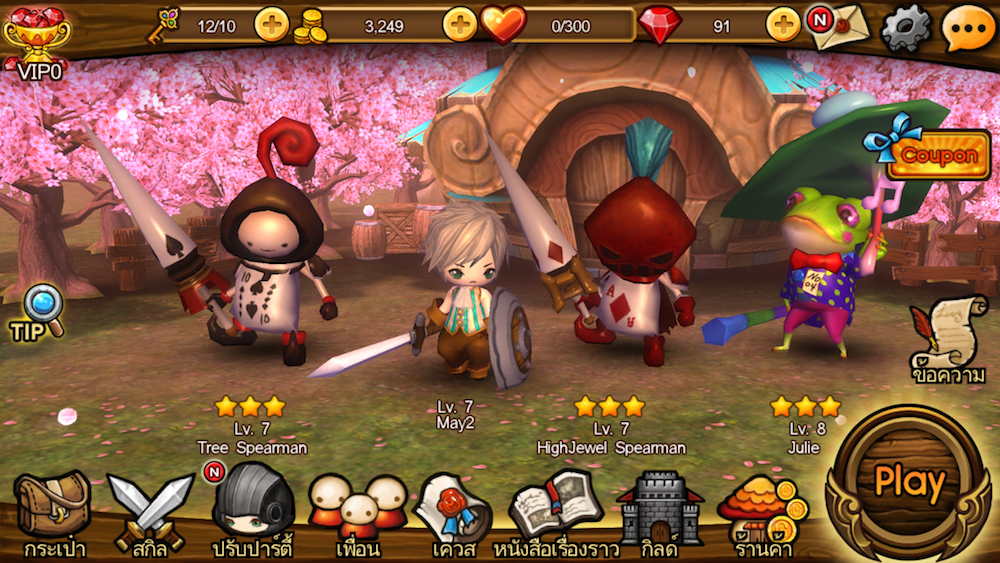Open the เควส quest scroll menu
The width and height of the screenshot is (1000, 563).
click(x=452, y=512)
